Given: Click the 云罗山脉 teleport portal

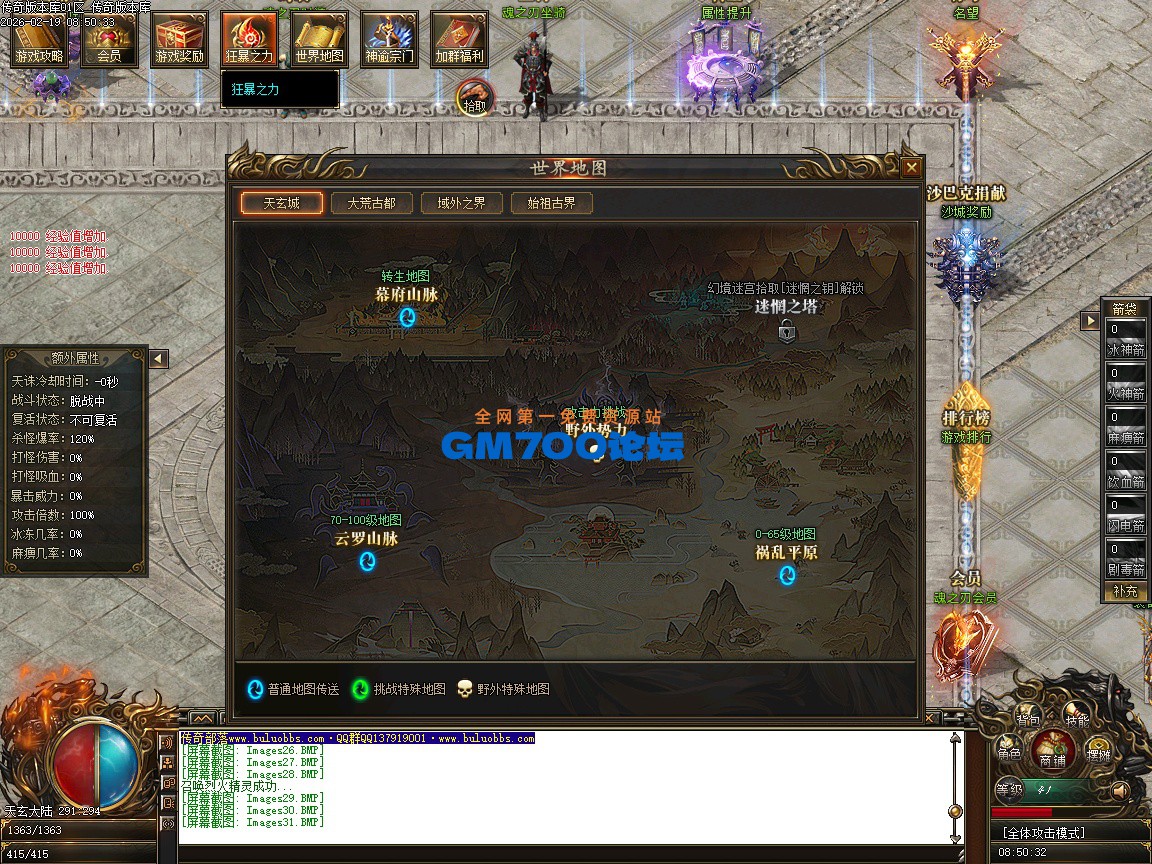Looking at the screenshot, I should pos(367,561).
